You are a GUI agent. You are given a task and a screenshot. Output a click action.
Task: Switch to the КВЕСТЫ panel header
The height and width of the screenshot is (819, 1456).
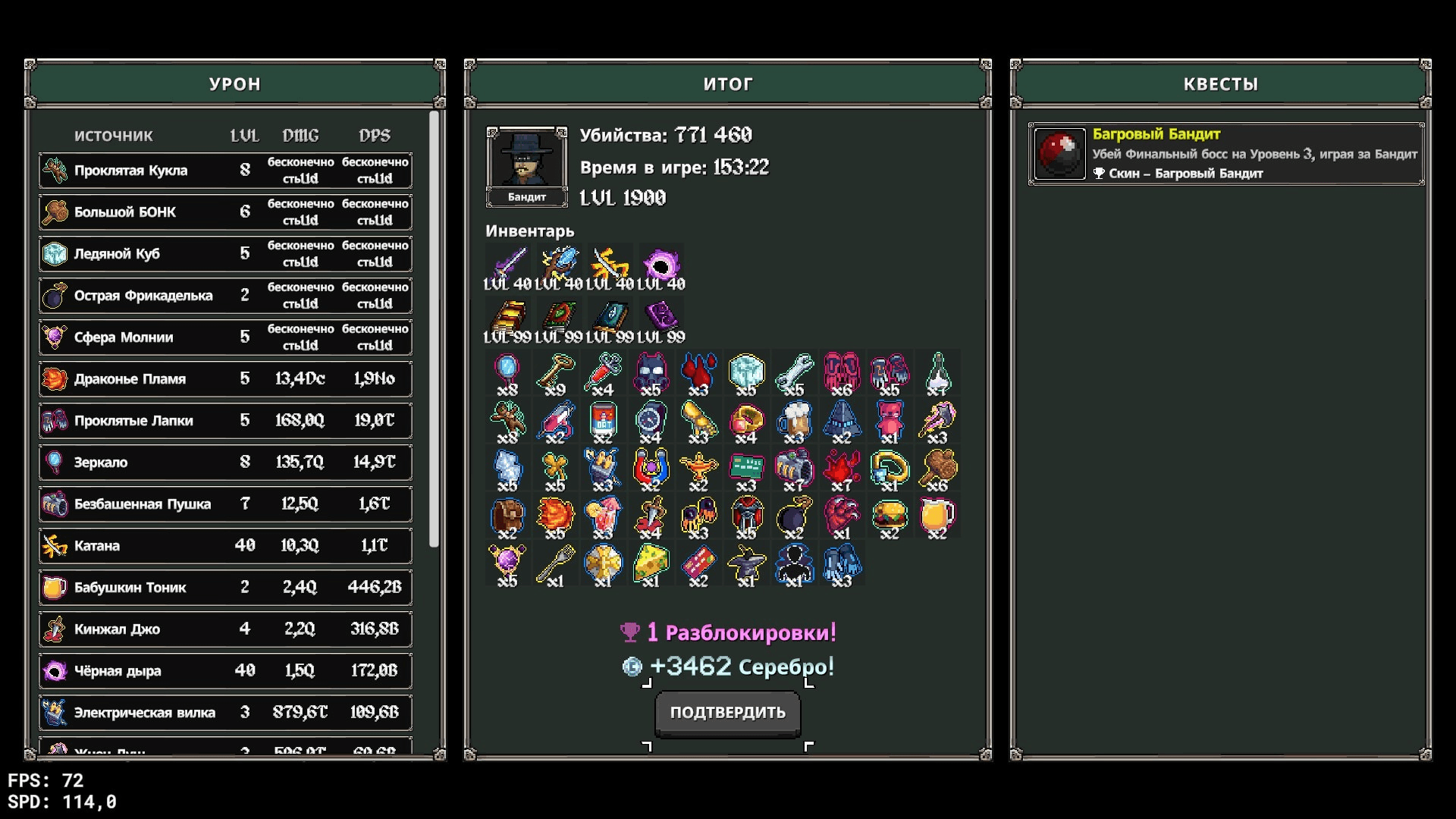1221,84
